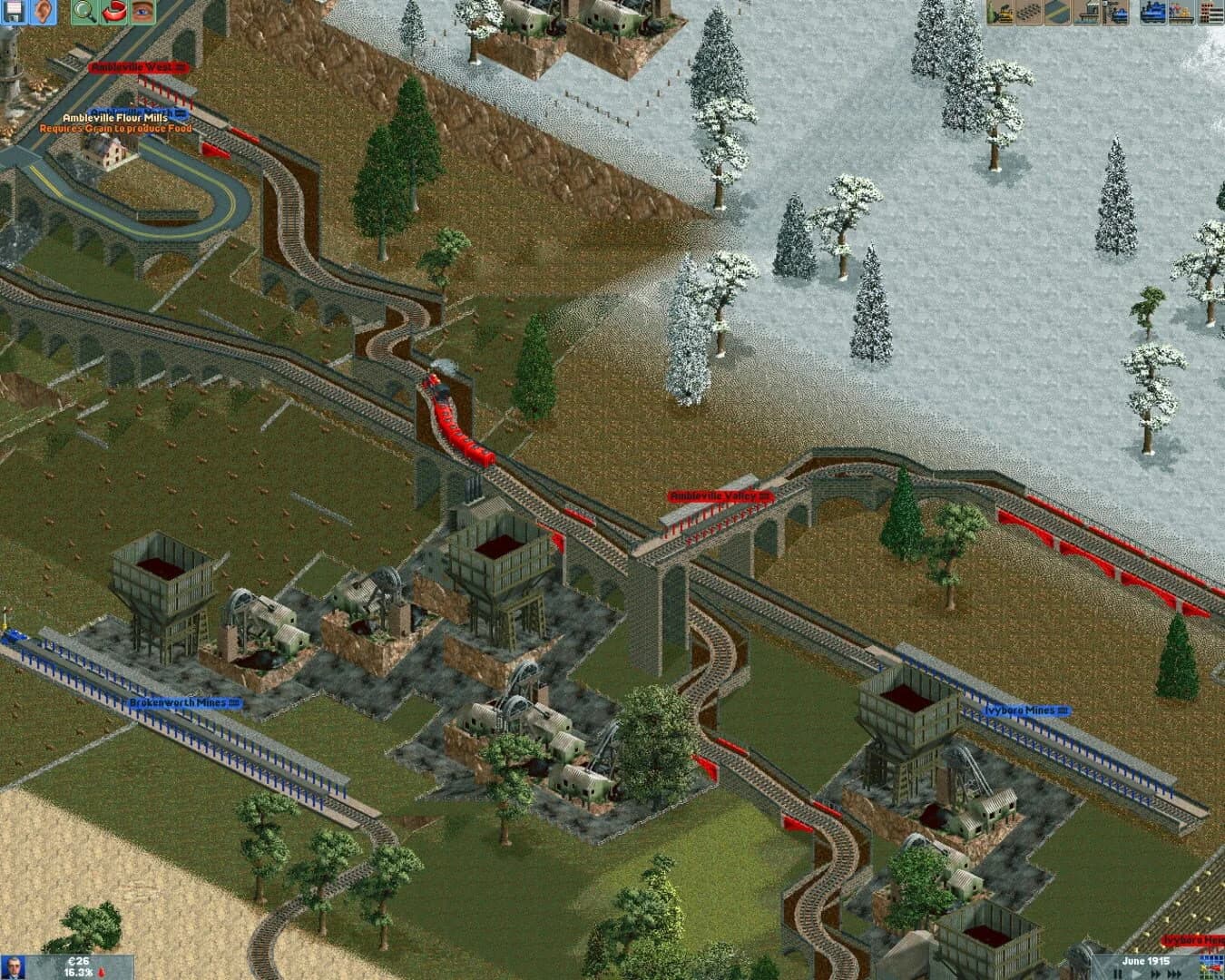This screenshot has height=980, width=1225.
Task: Enable normal game speed with the play button
Action: (1136, 973)
